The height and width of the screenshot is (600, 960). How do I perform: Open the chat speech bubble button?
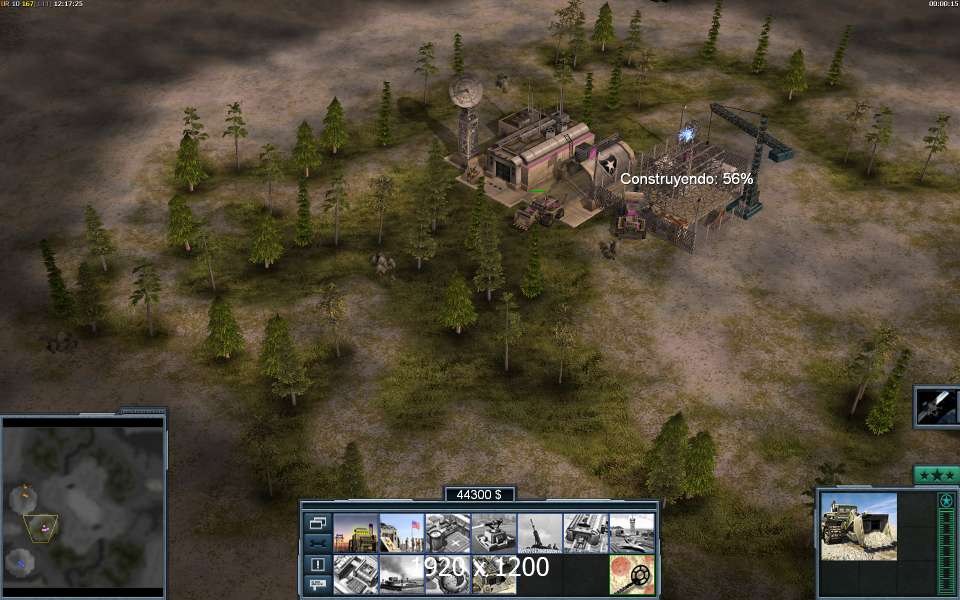tap(317, 583)
